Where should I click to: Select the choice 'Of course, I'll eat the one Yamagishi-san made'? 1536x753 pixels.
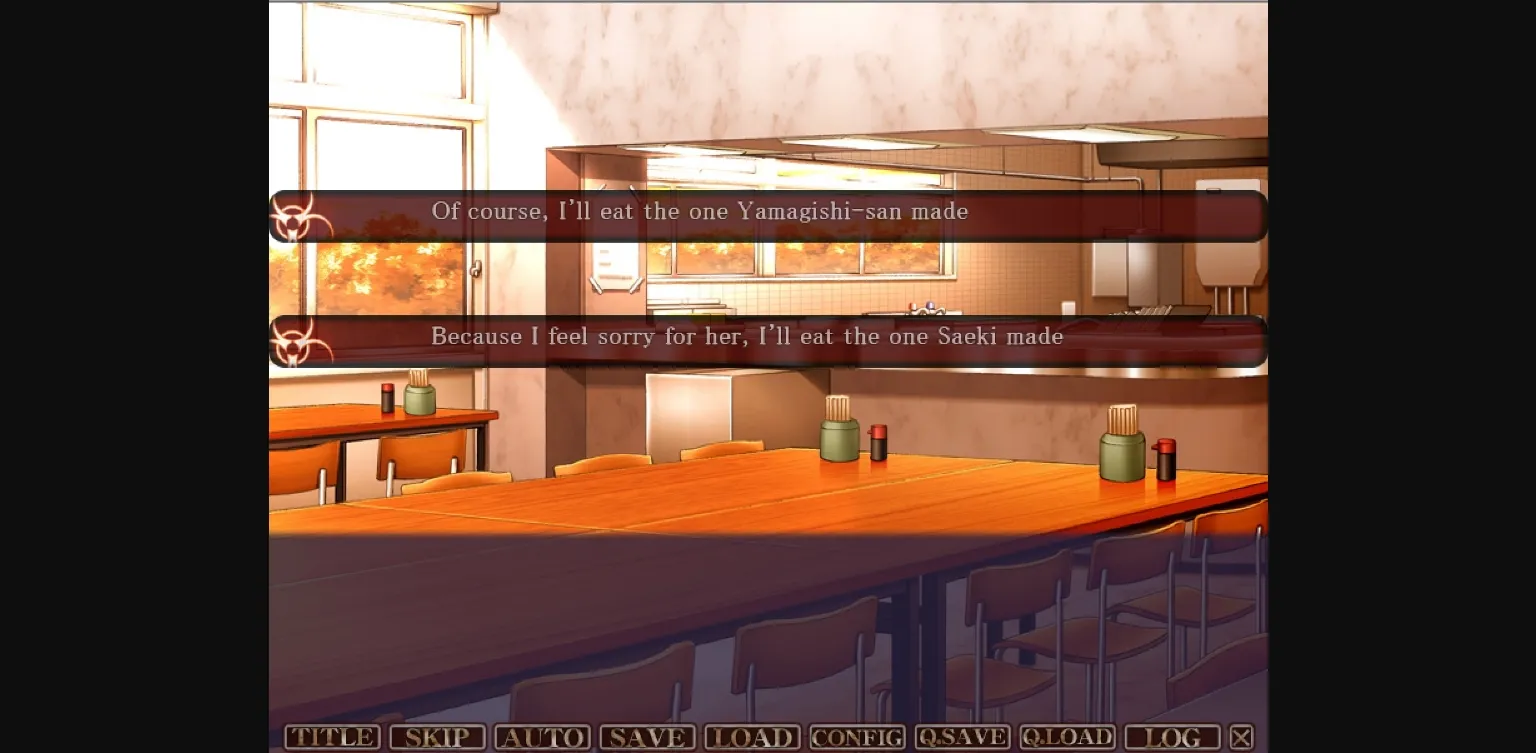699,212
